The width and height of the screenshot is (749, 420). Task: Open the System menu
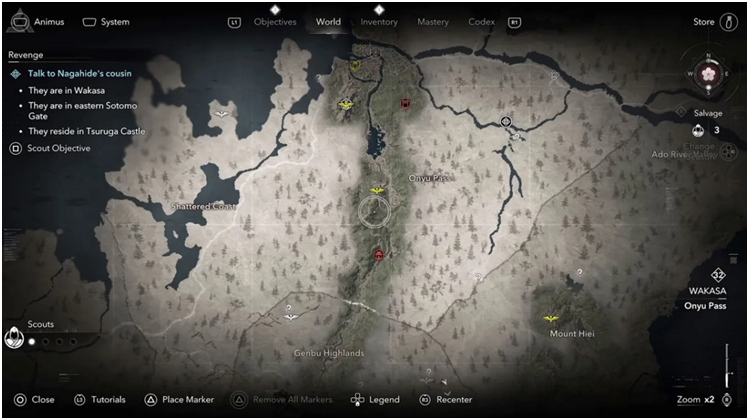click(106, 22)
